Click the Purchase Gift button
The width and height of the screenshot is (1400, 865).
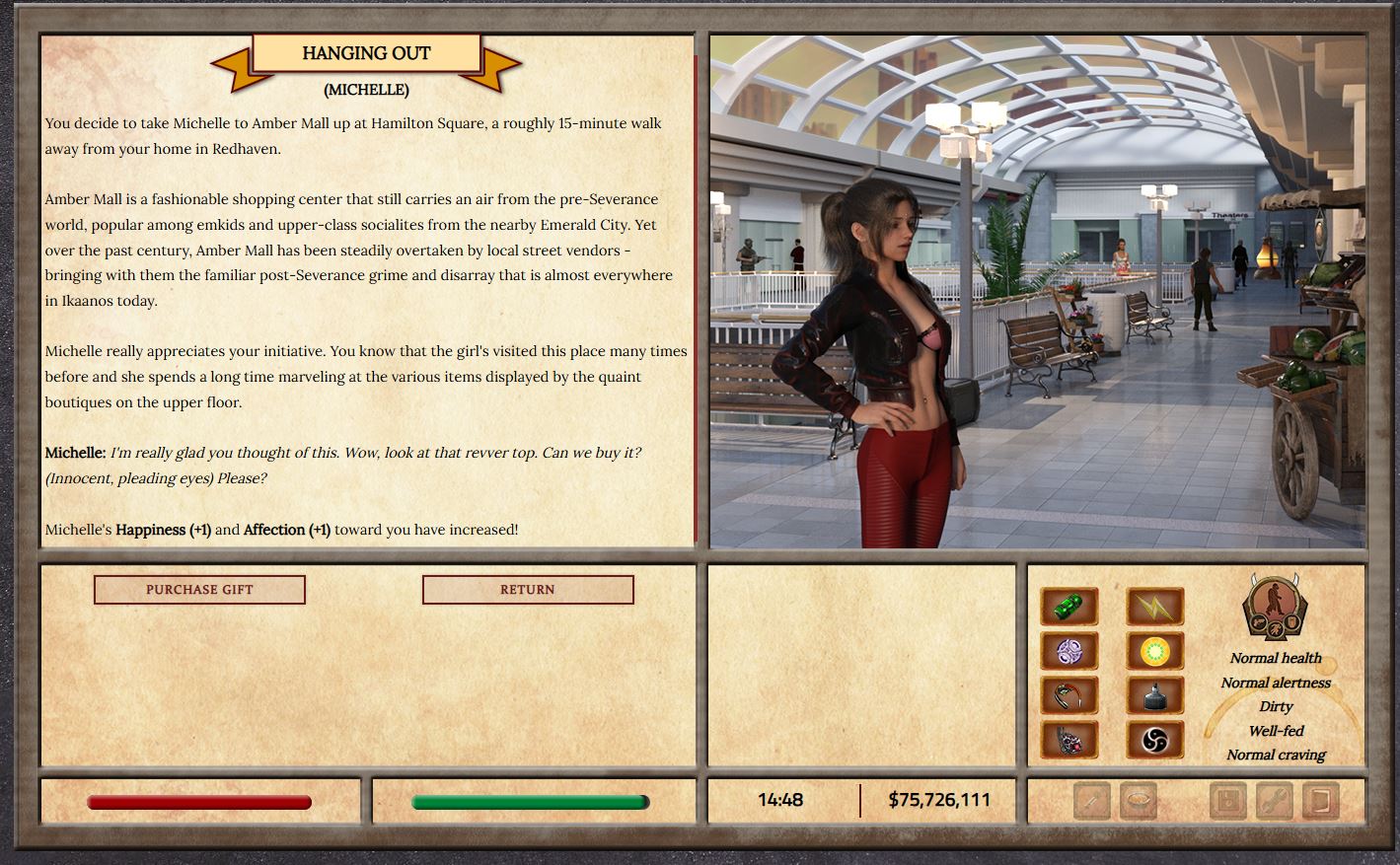(199, 590)
